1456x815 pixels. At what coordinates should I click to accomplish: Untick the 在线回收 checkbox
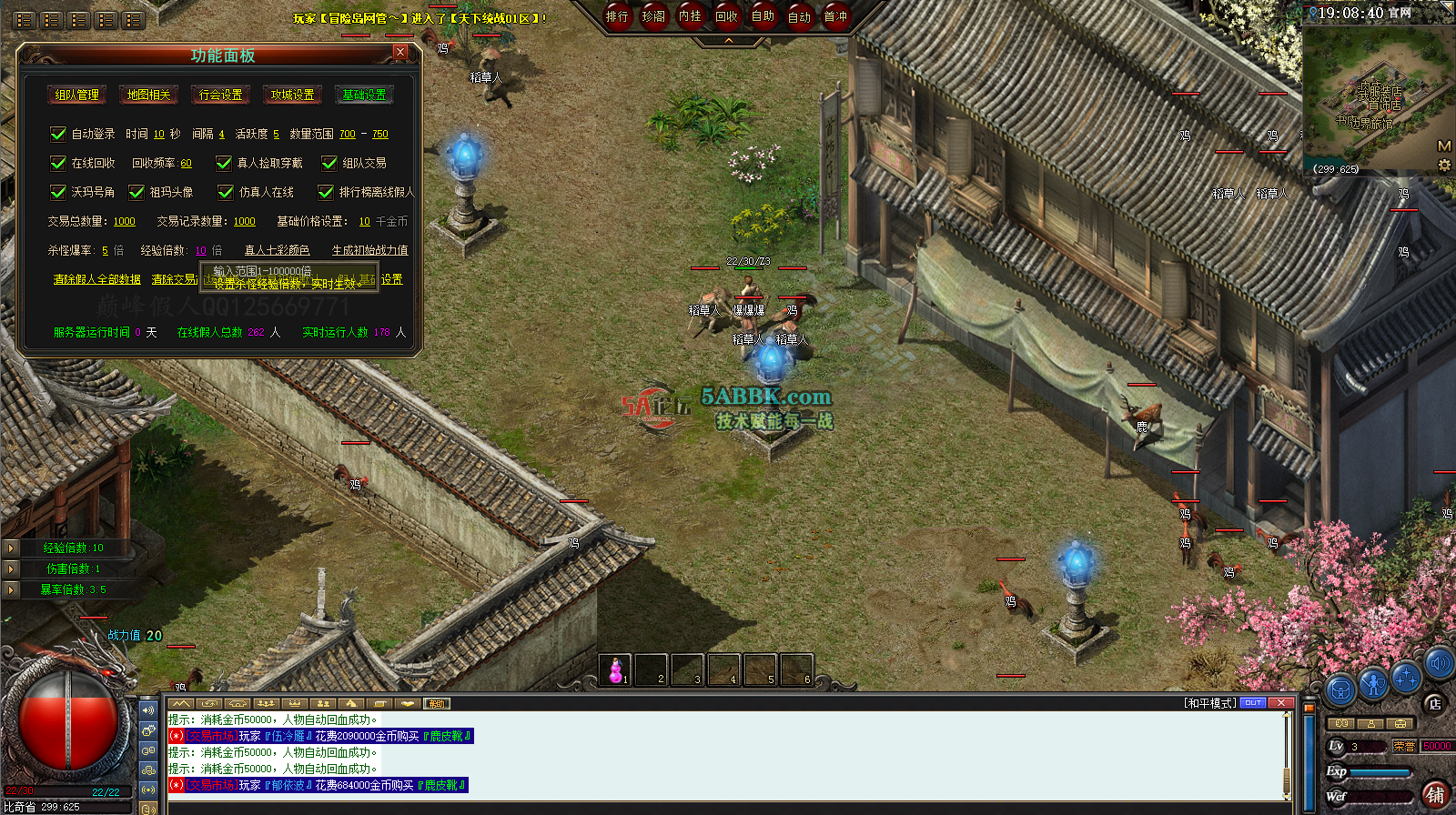click(x=58, y=164)
